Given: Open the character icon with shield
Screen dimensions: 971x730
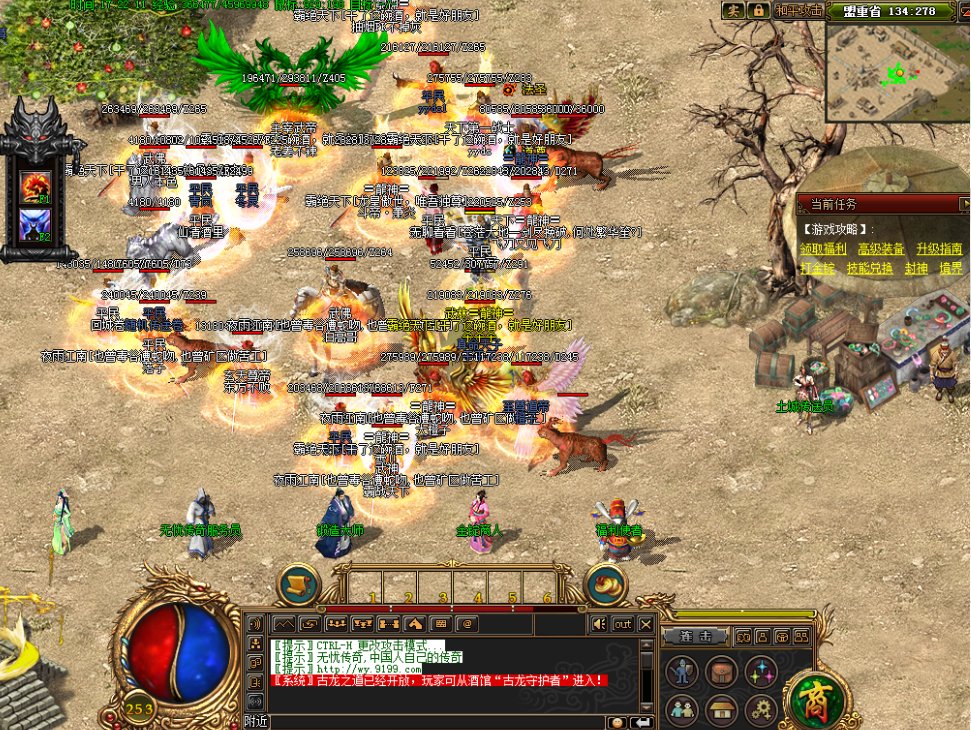Looking at the screenshot, I should click(682, 671).
